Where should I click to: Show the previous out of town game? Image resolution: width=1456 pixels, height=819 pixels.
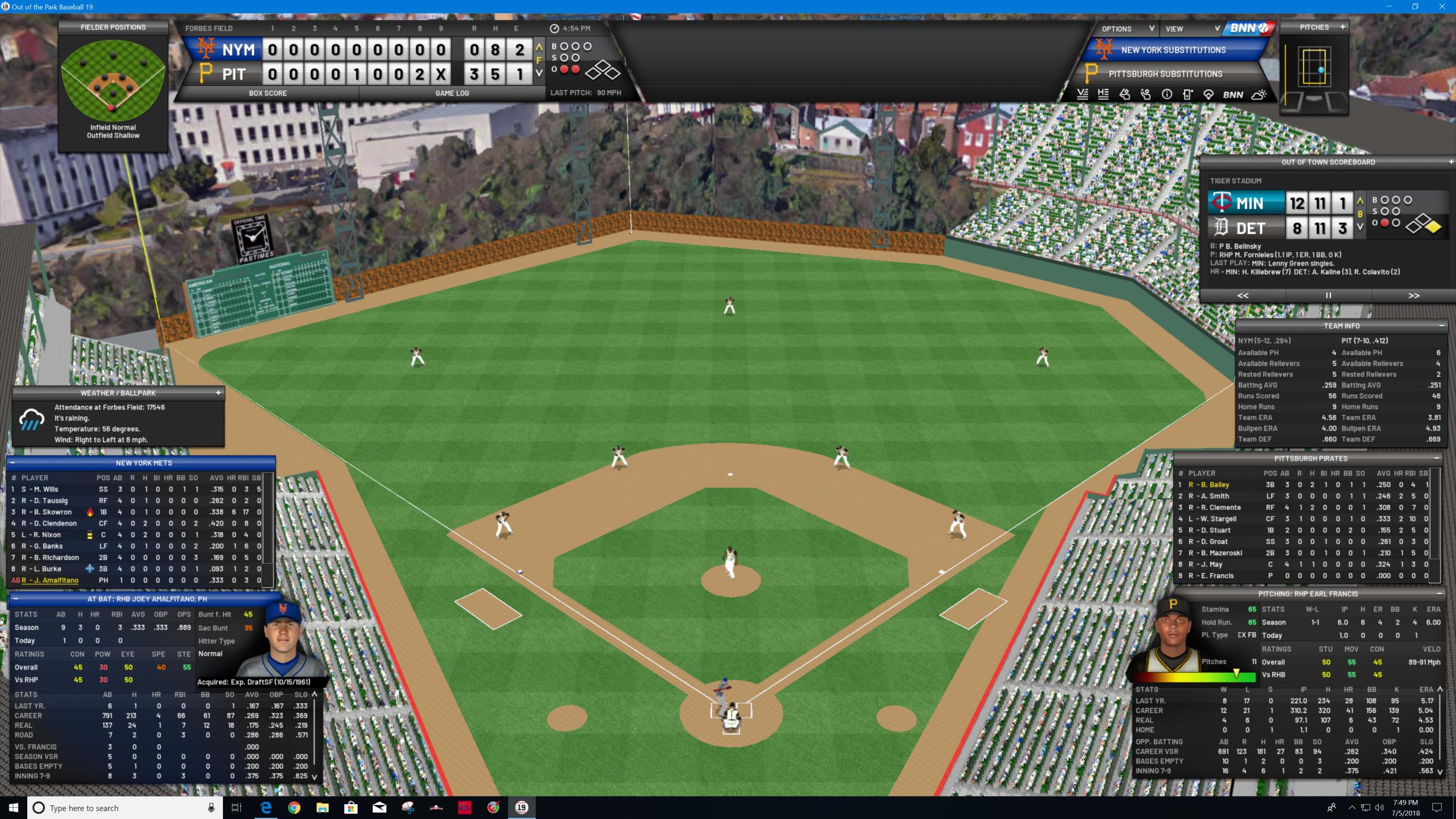tap(1243, 295)
